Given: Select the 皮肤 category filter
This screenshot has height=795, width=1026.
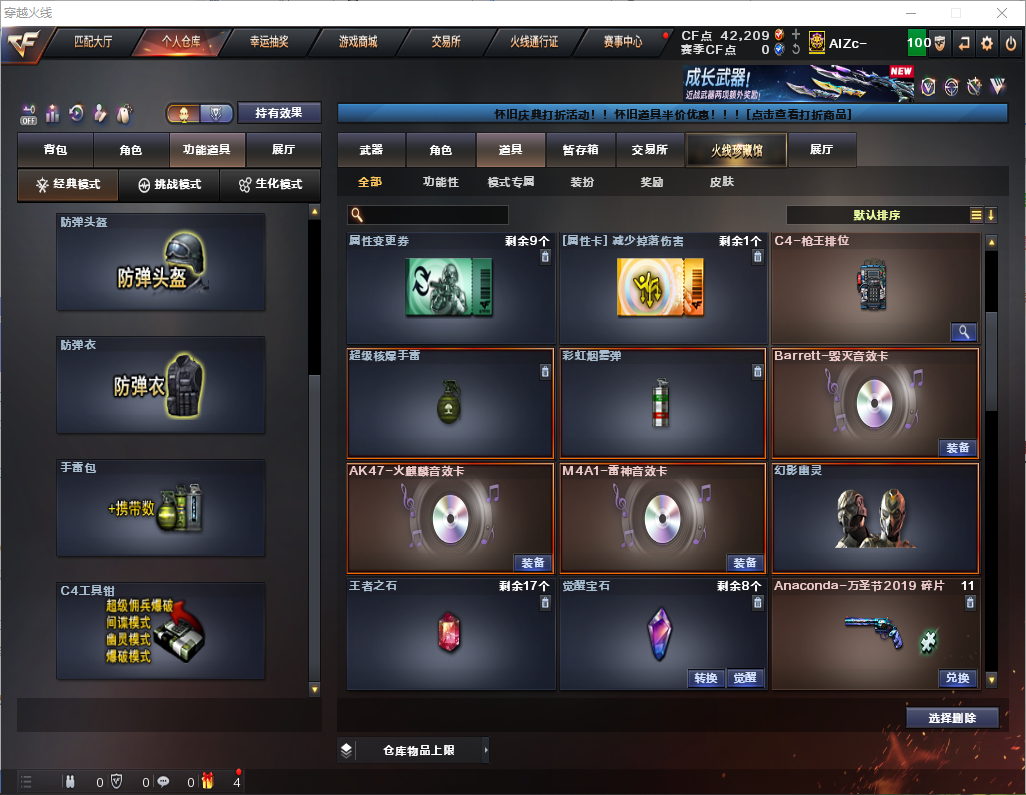Looking at the screenshot, I should pos(721,182).
